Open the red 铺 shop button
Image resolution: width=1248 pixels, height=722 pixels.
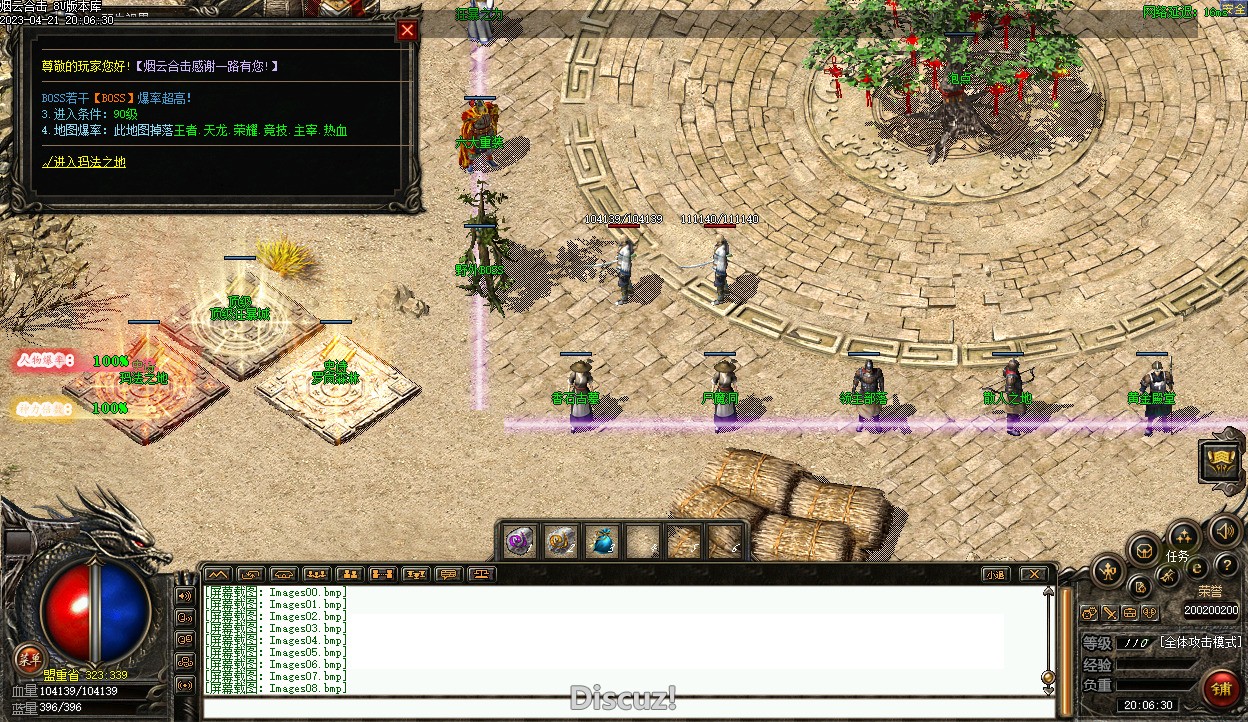(x=1221, y=689)
